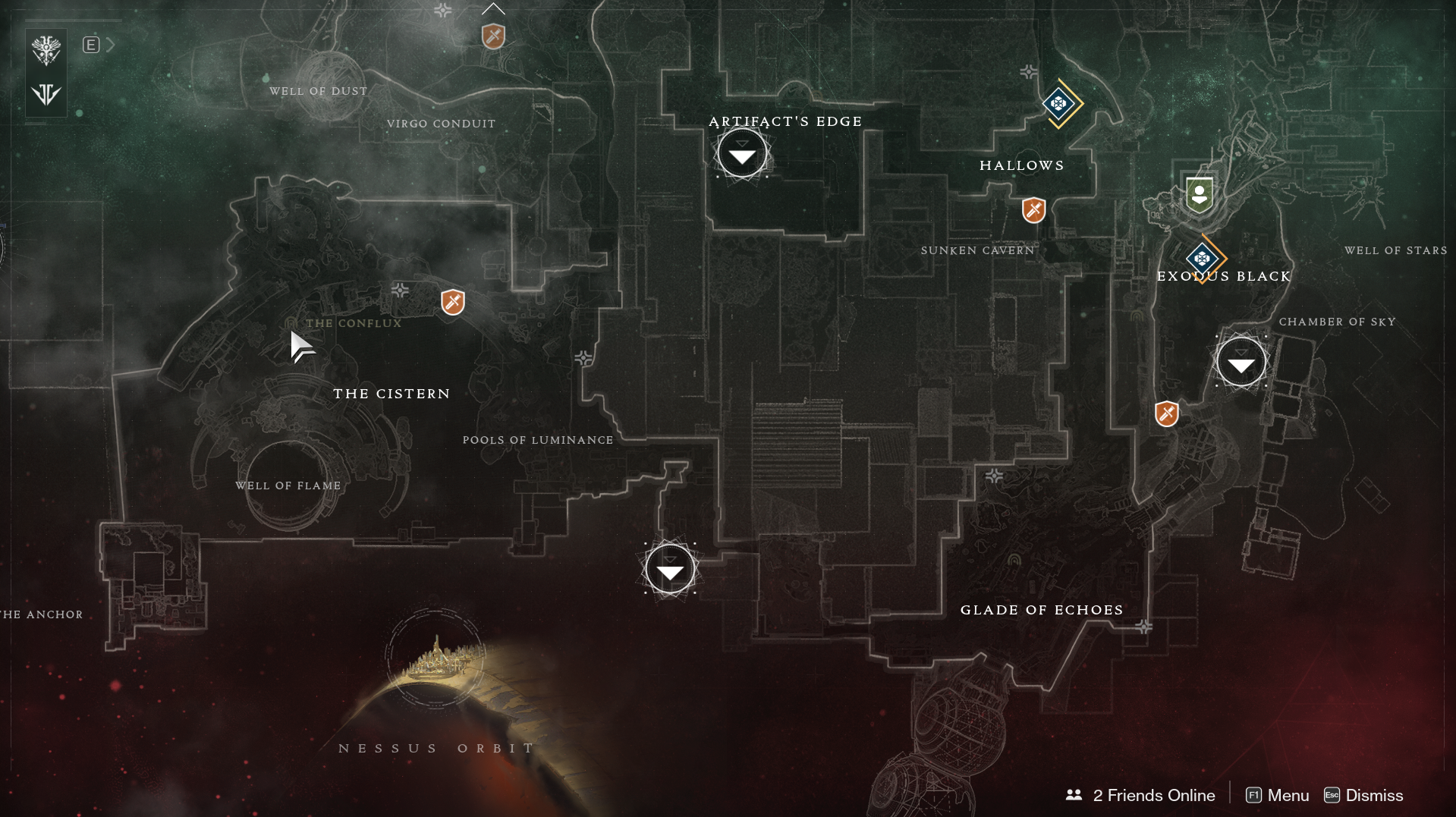Select the blue diamond marker above Hallows

pos(1058,103)
